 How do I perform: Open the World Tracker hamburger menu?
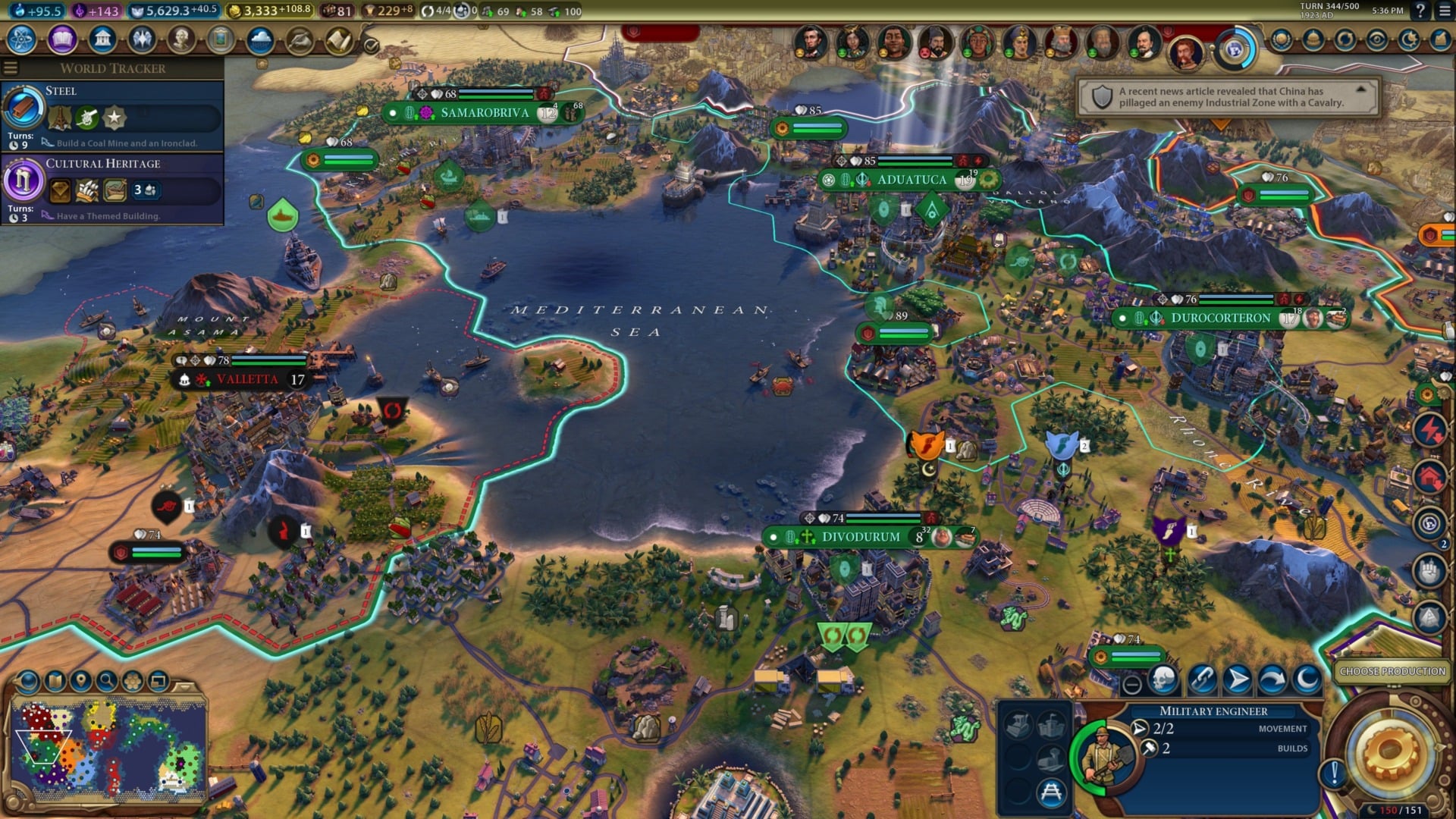11,67
